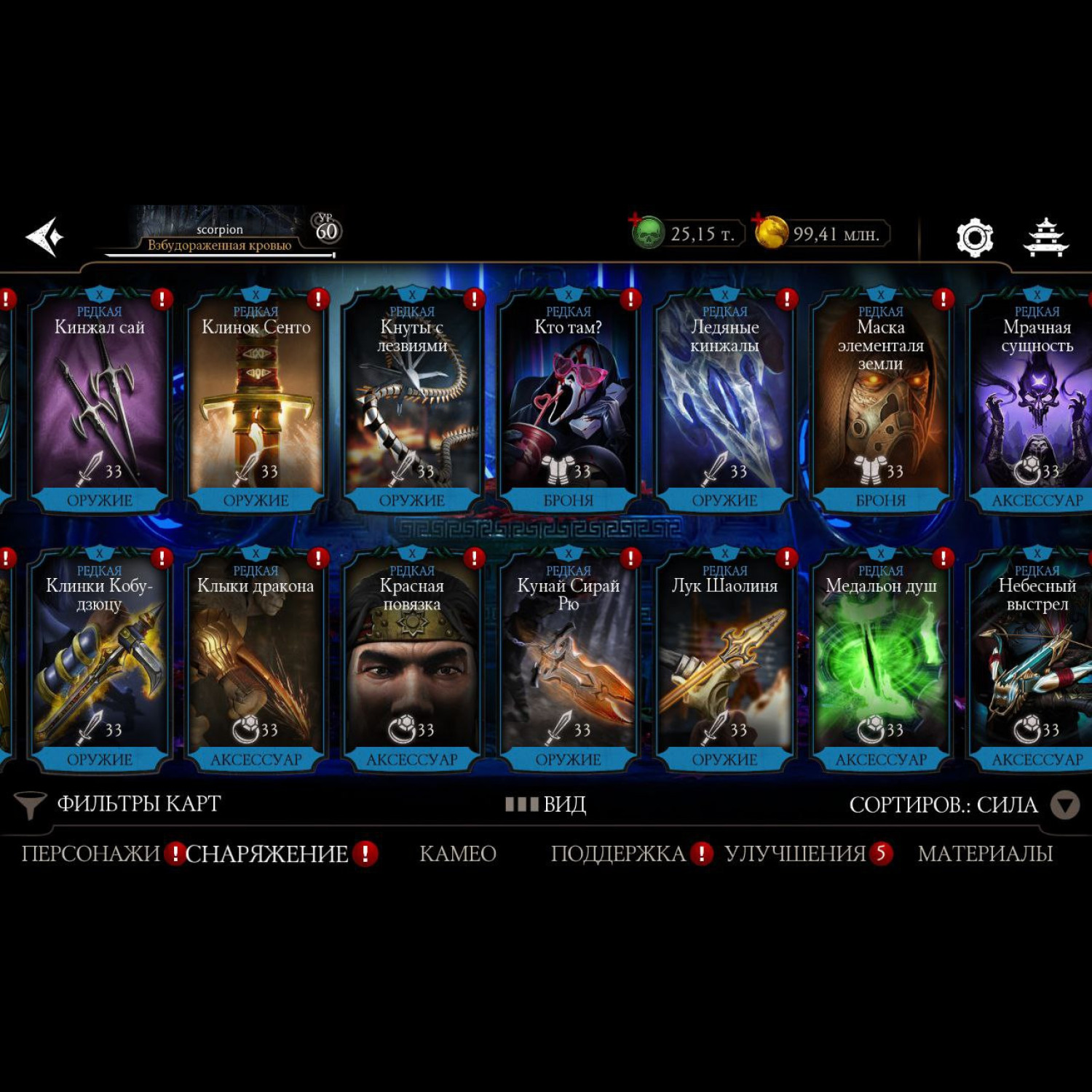Switch to the Камео tab
The height and width of the screenshot is (1092, 1092).
(x=458, y=853)
